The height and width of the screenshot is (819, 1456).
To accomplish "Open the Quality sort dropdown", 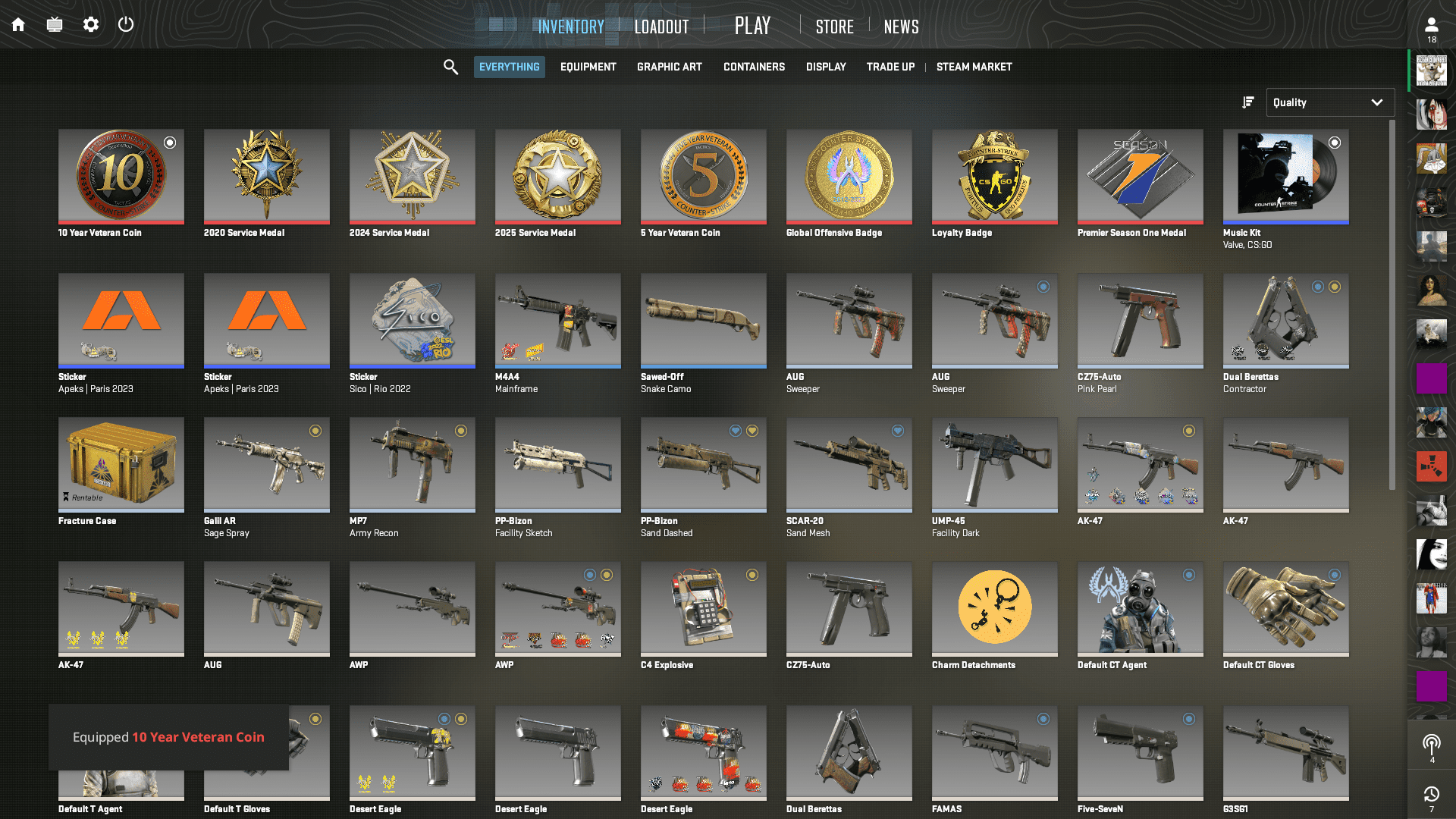I will click(x=1330, y=102).
